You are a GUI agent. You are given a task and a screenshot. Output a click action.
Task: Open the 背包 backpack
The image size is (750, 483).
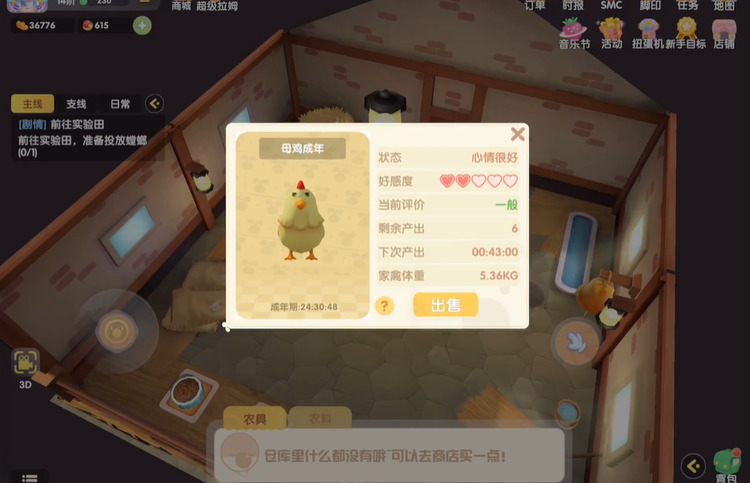click(x=727, y=466)
